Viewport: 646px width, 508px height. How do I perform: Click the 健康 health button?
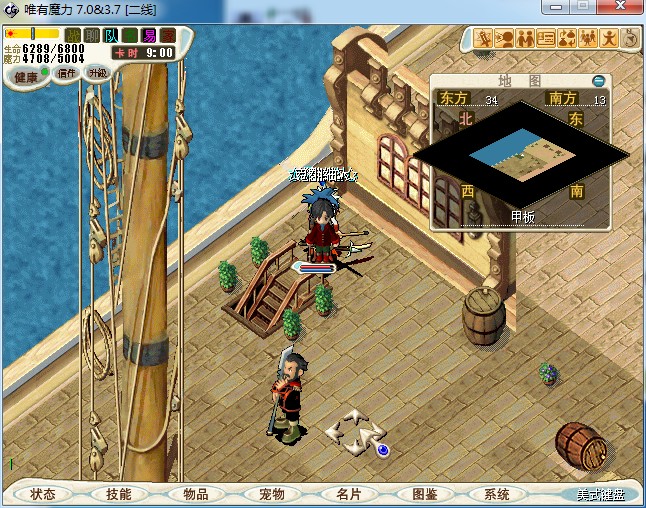tap(26, 77)
